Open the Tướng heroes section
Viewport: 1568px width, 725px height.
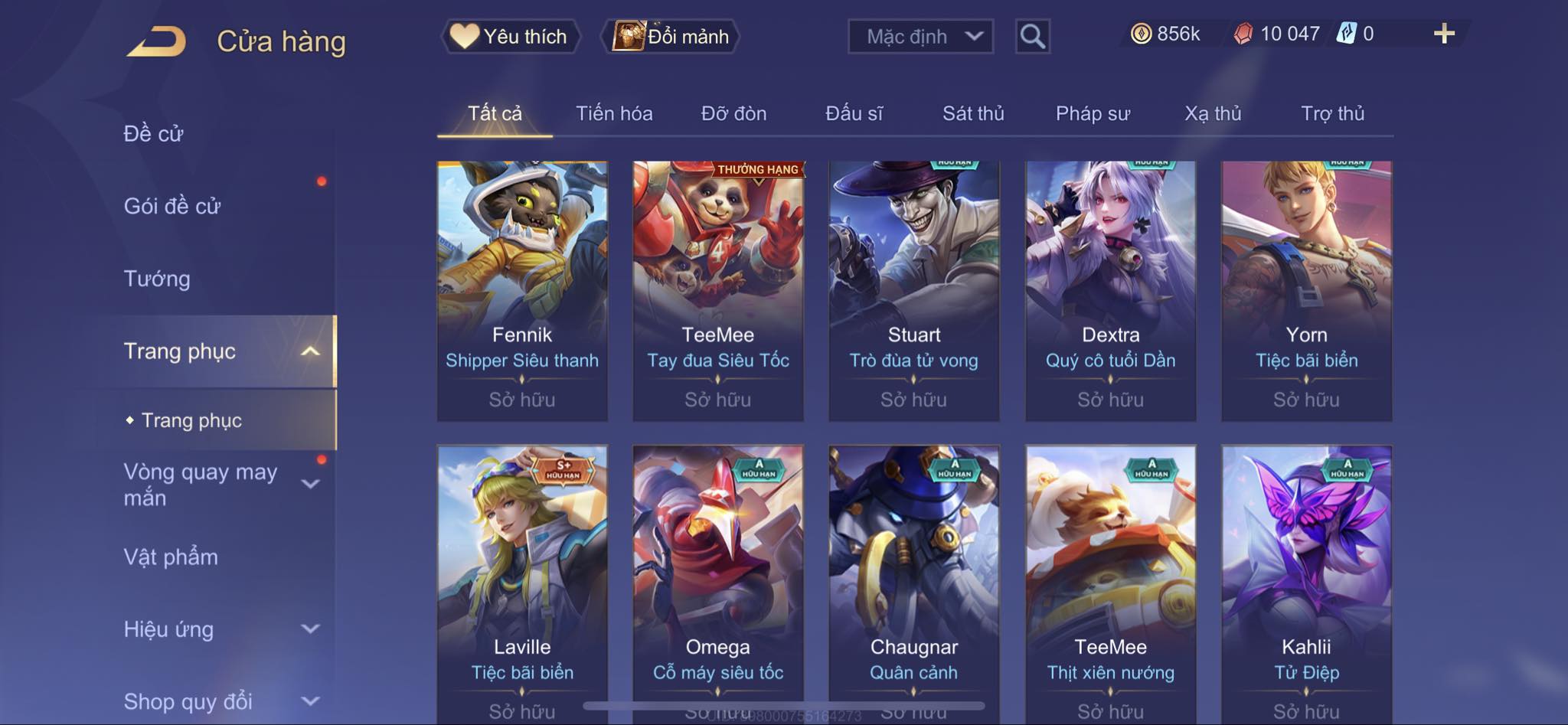[x=157, y=279]
